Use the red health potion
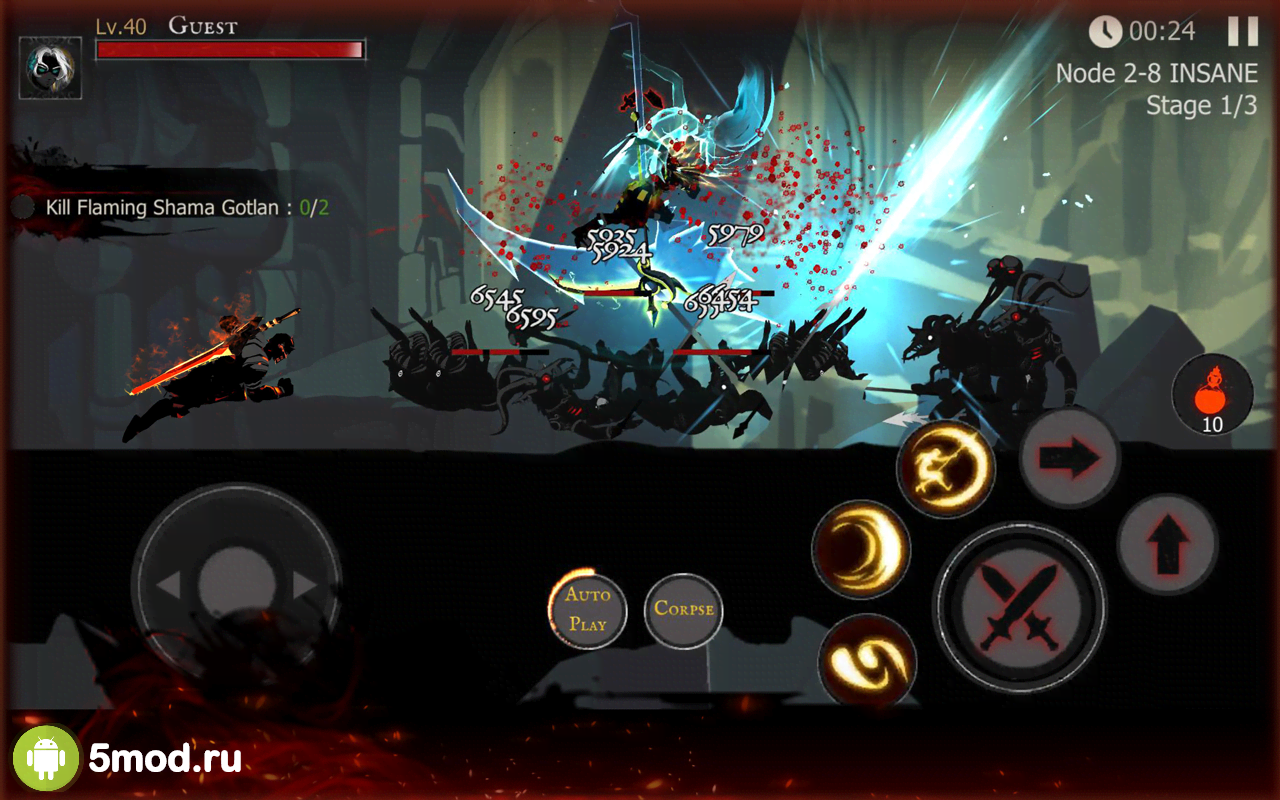The height and width of the screenshot is (800, 1280). click(1212, 394)
